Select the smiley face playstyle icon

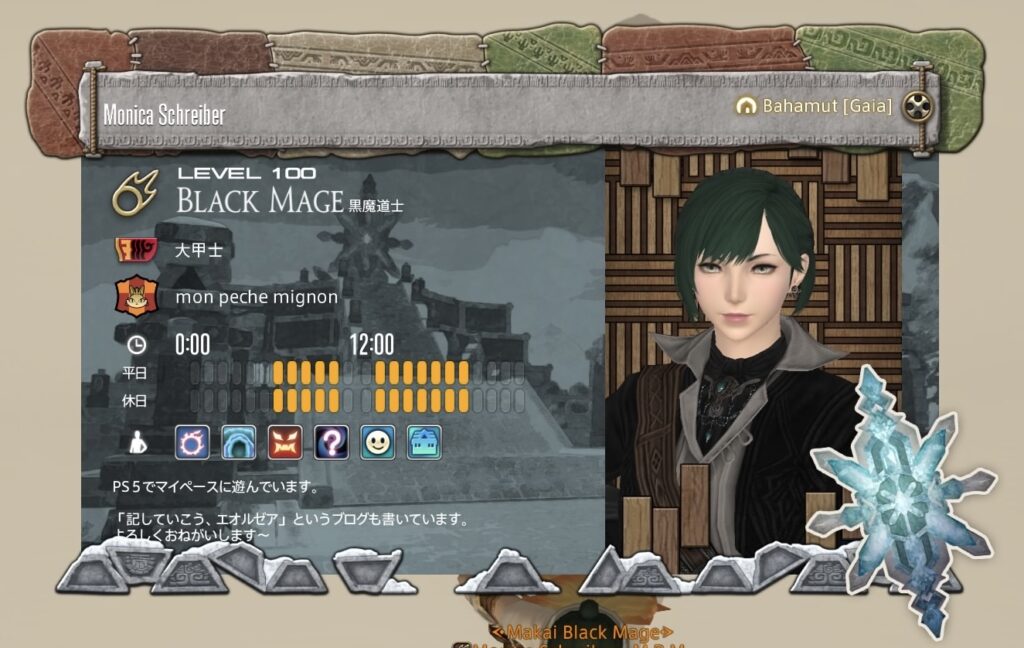pyautogui.click(x=377, y=441)
